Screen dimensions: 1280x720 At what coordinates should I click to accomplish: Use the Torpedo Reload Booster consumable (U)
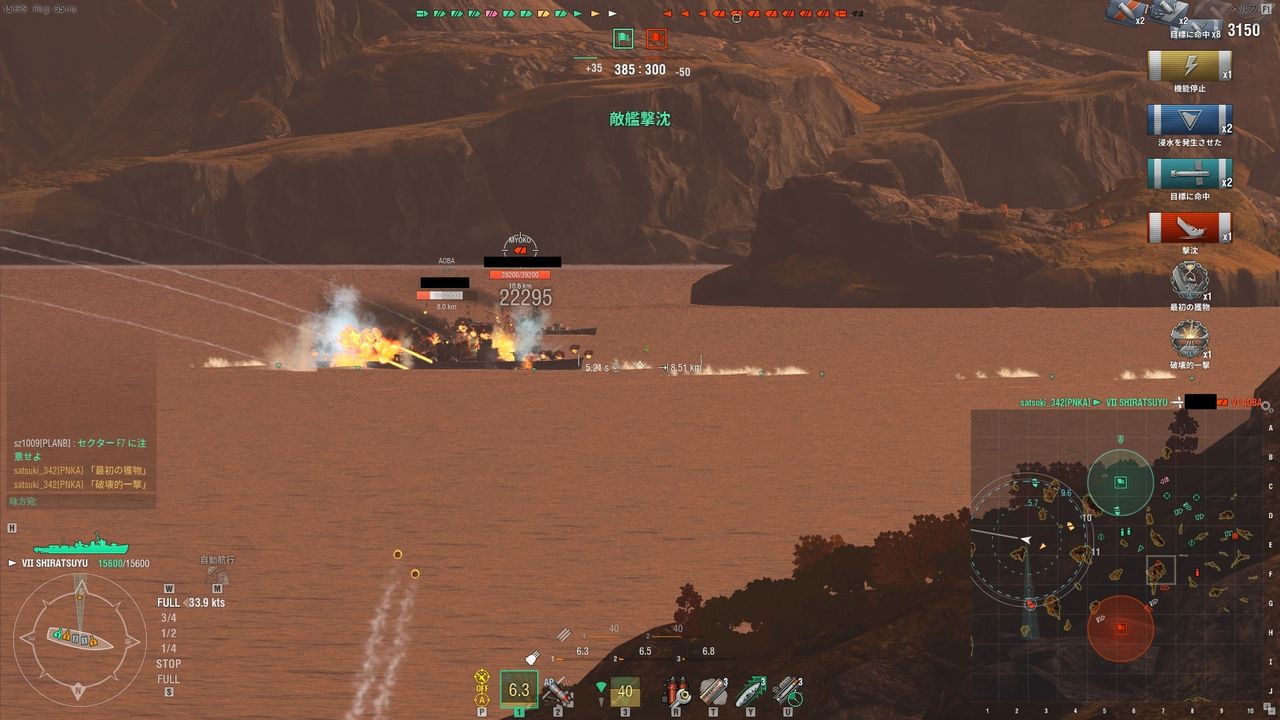click(x=787, y=693)
